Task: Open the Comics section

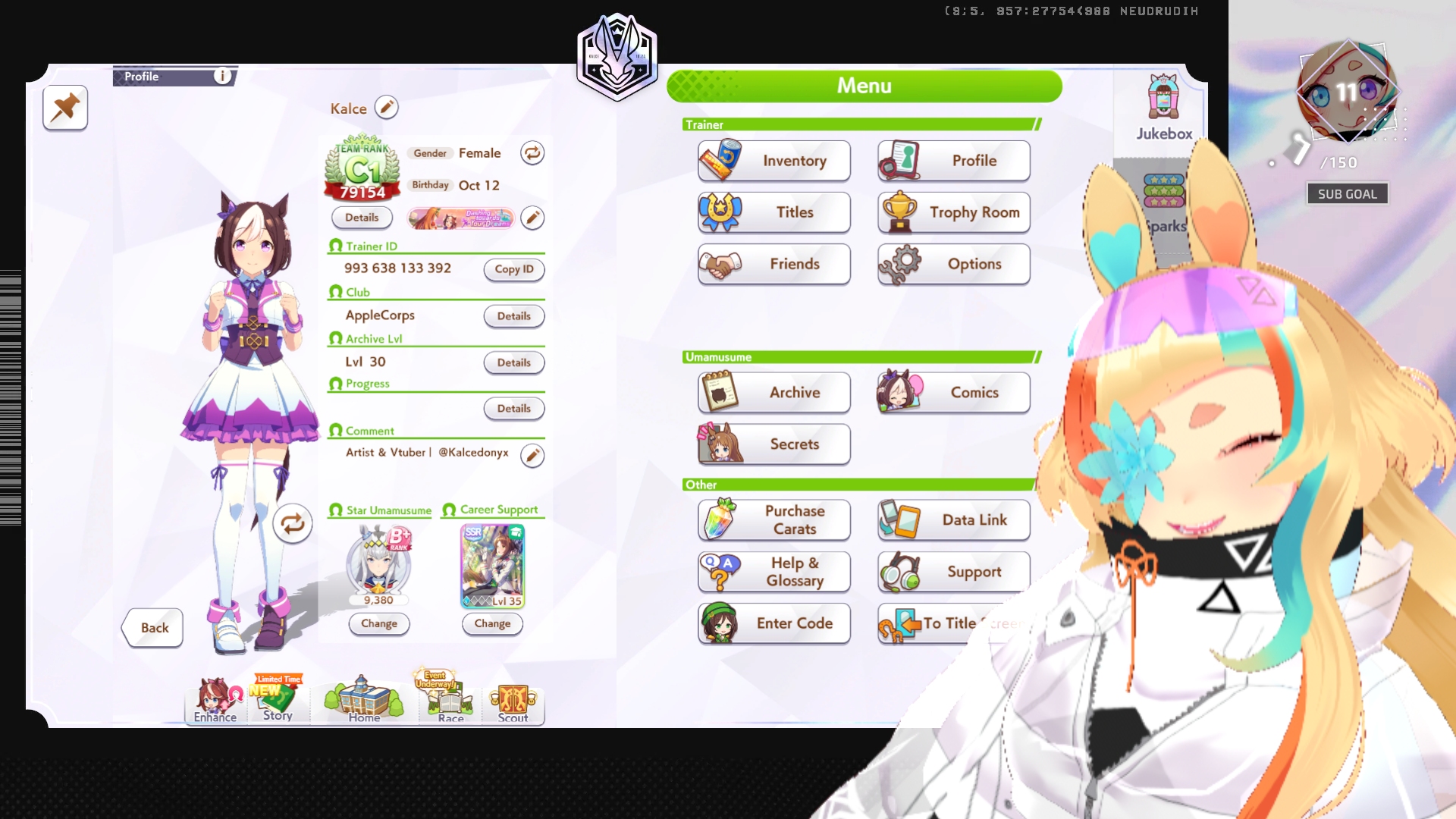Action: pyautogui.click(x=953, y=392)
